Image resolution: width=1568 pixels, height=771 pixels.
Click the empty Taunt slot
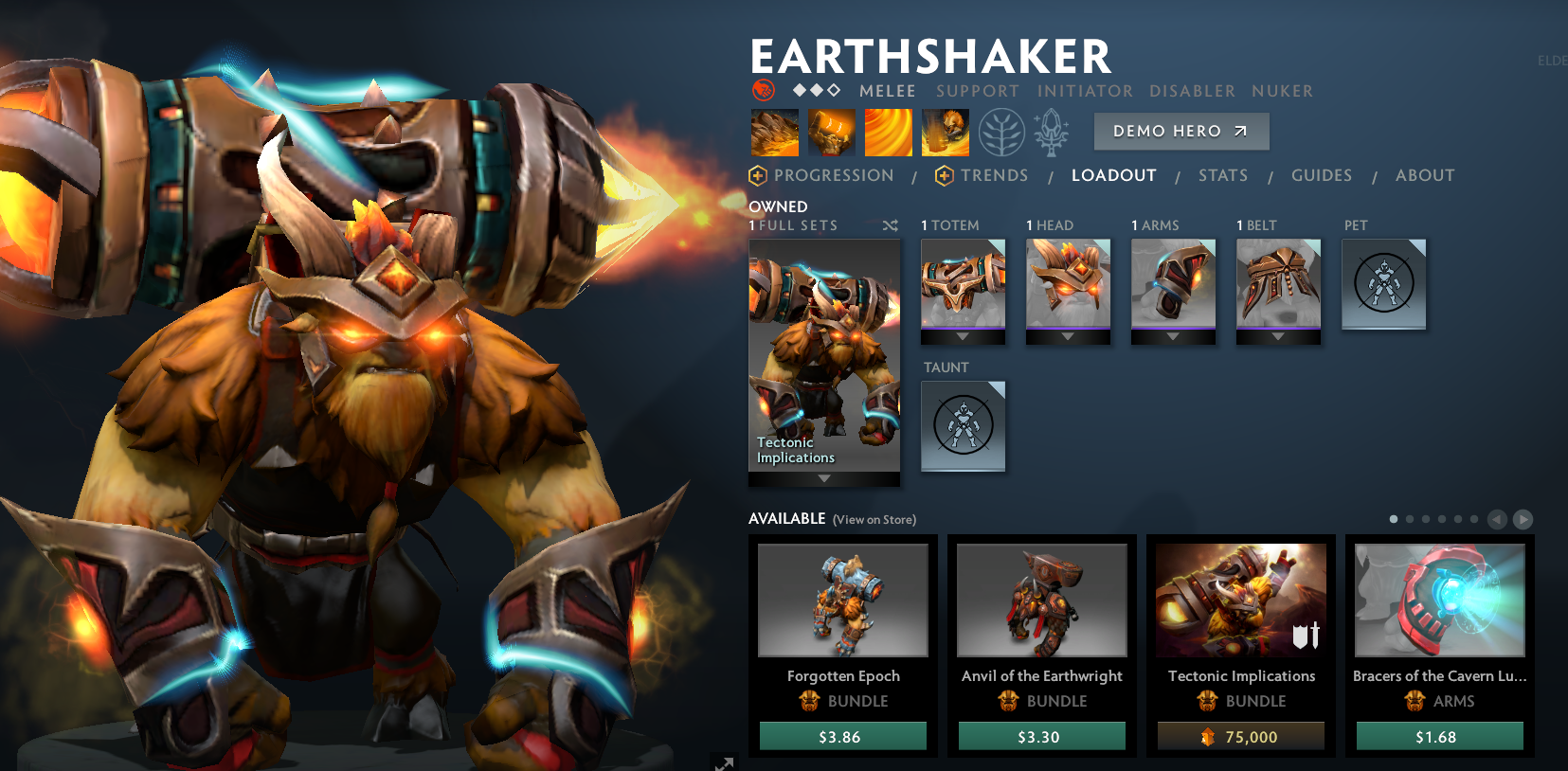[963, 426]
